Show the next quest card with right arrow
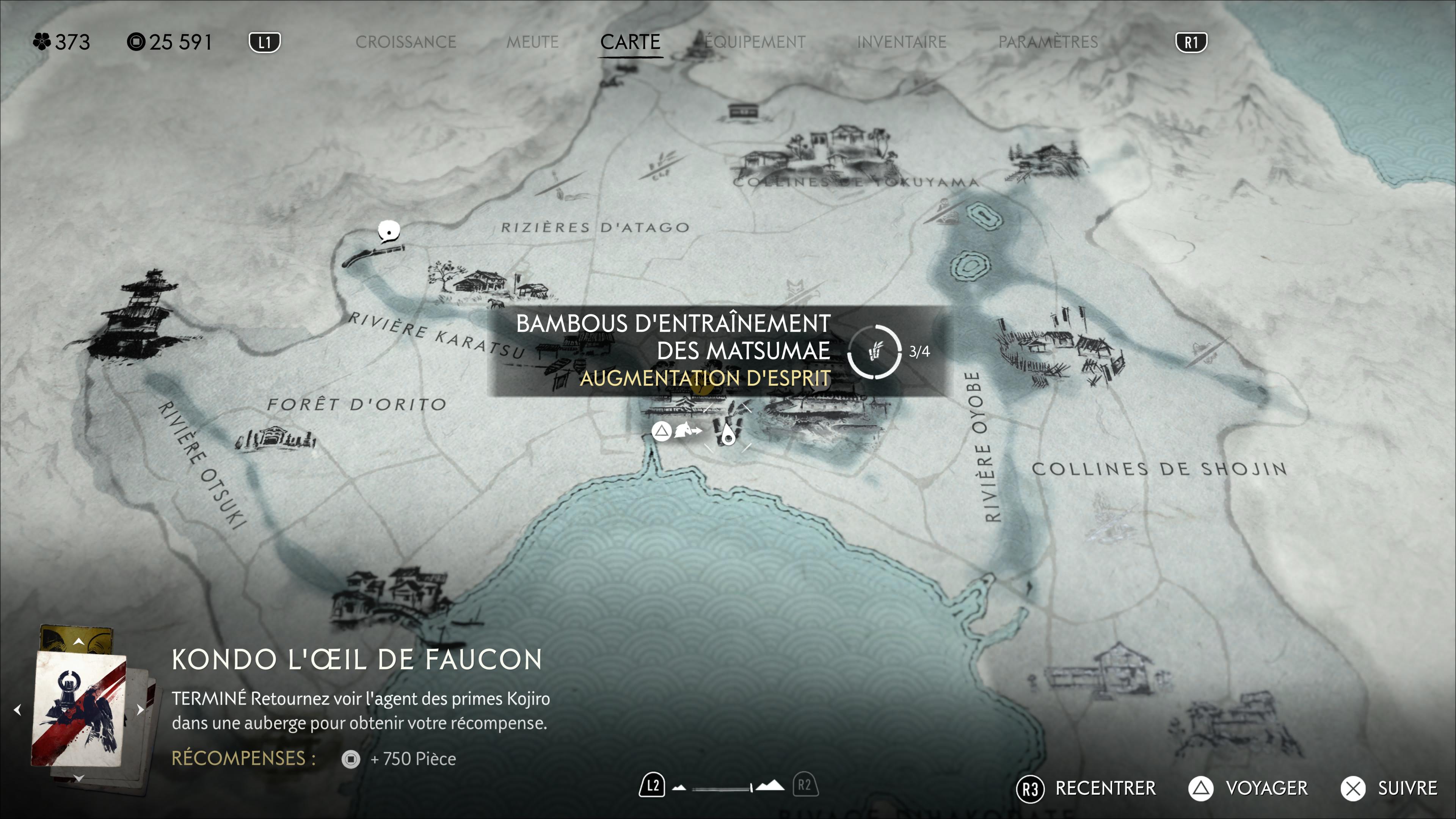The width and height of the screenshot is (1456, 819). tap(140, 709)
